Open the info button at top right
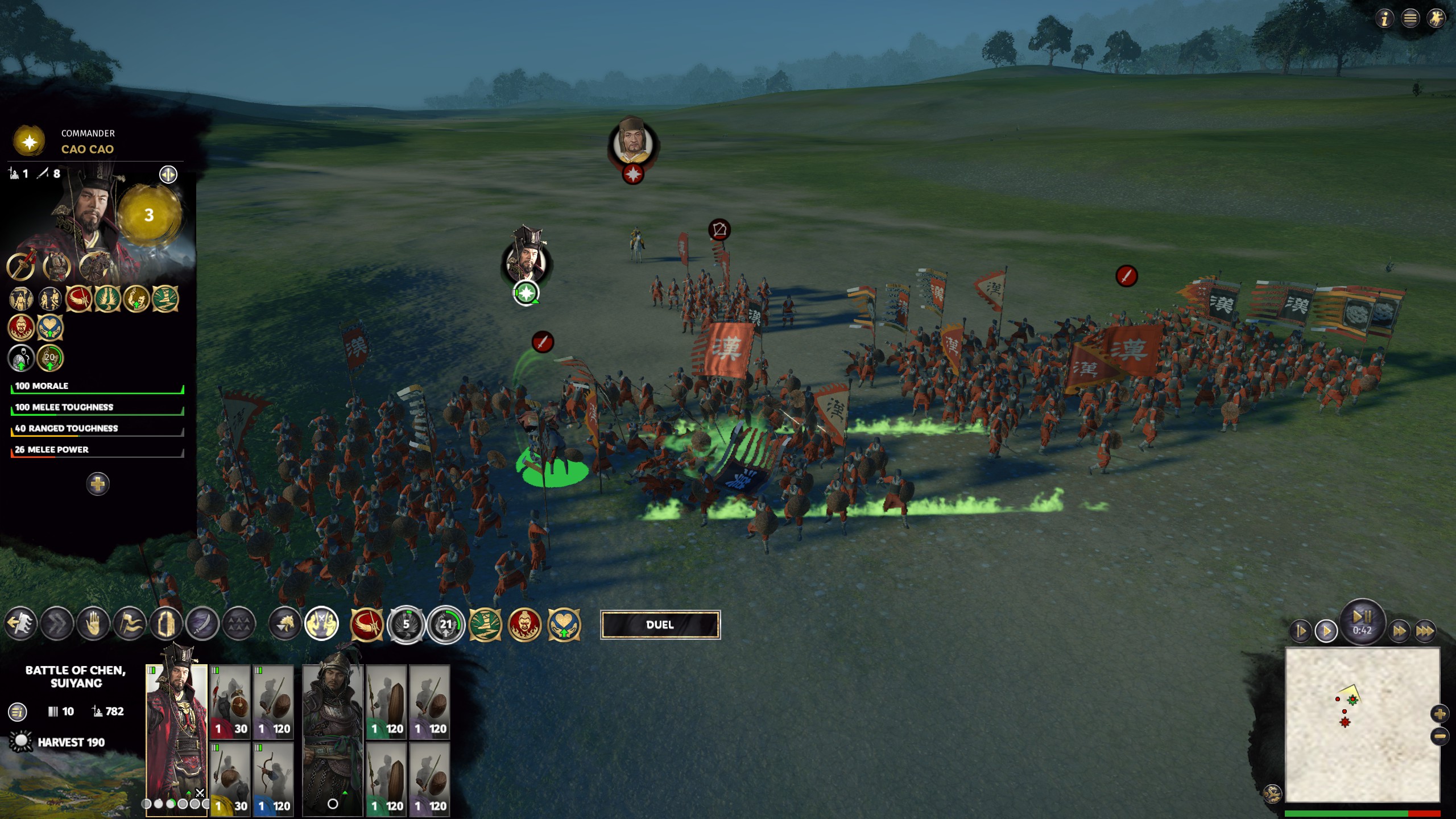1456x819 pixels. point(1384,19)
